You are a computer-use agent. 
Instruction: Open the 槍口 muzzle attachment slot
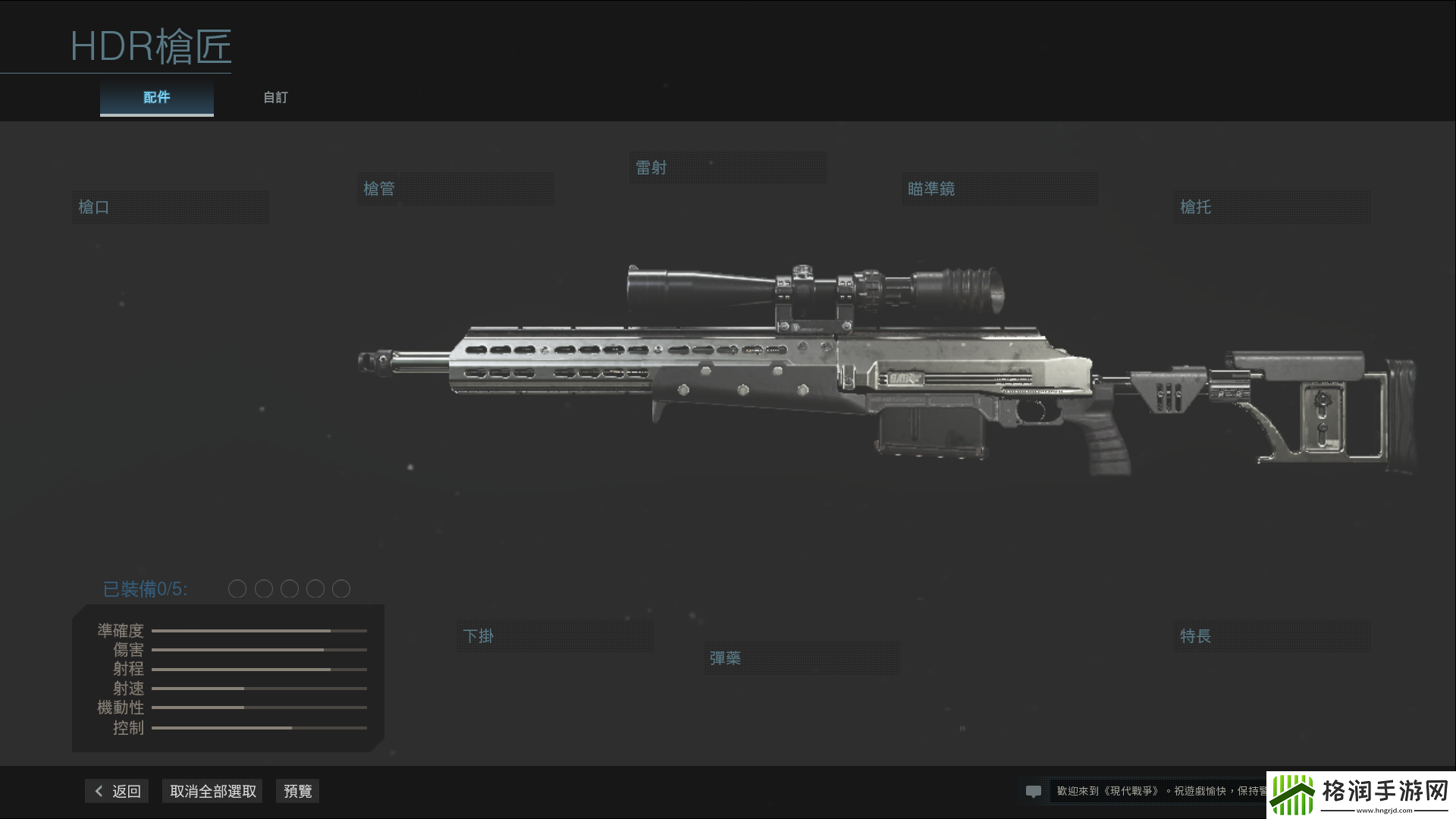[170, 206]
